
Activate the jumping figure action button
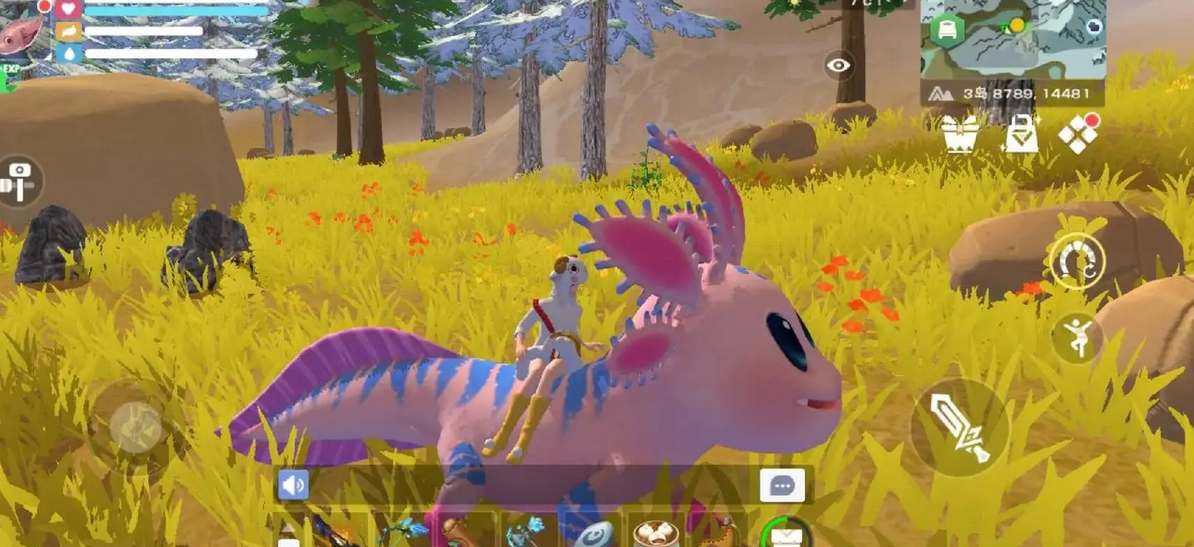point(1076,338)
